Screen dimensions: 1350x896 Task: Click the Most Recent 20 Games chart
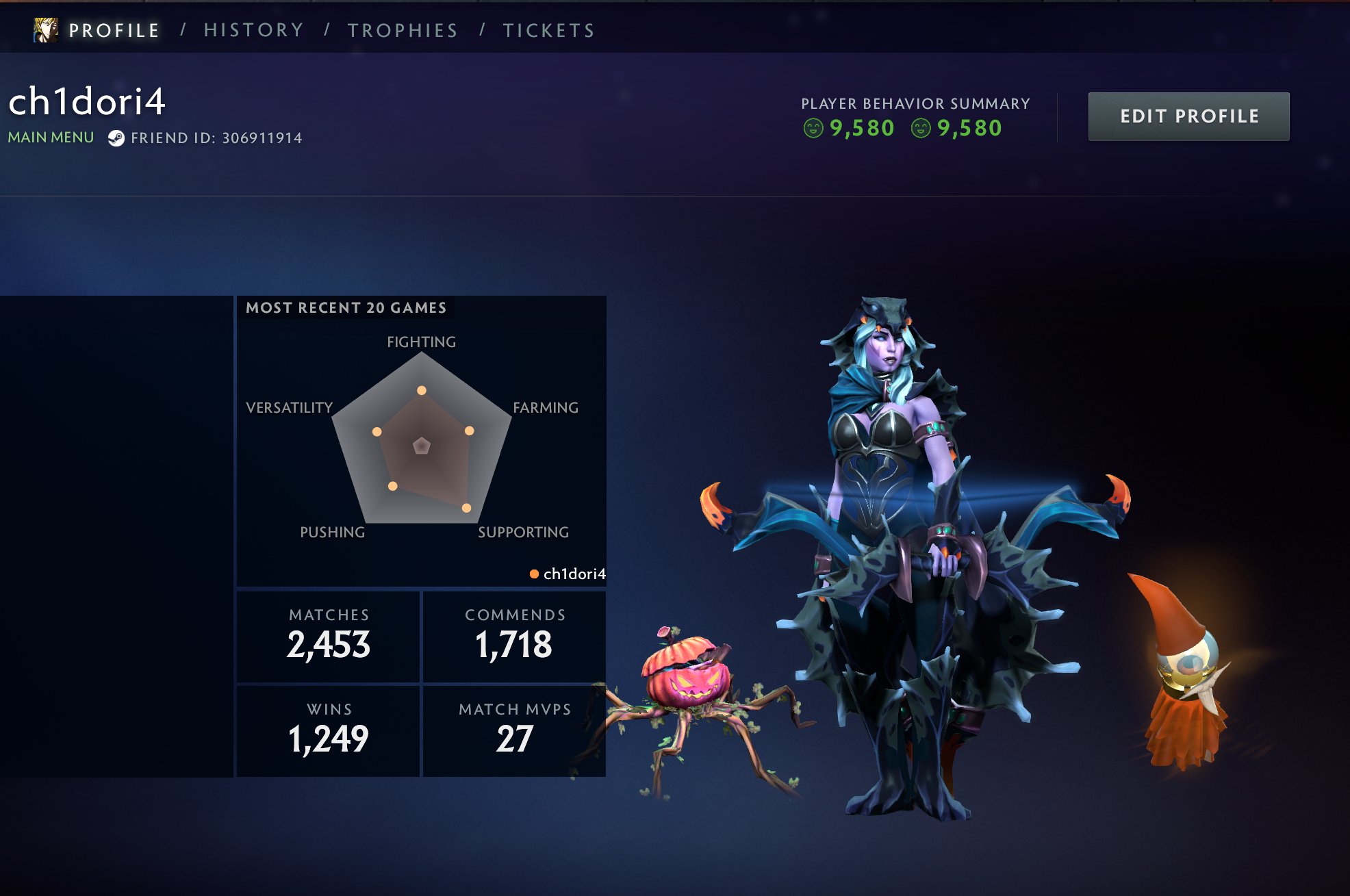pyautogui.click(x=422, y=442)
